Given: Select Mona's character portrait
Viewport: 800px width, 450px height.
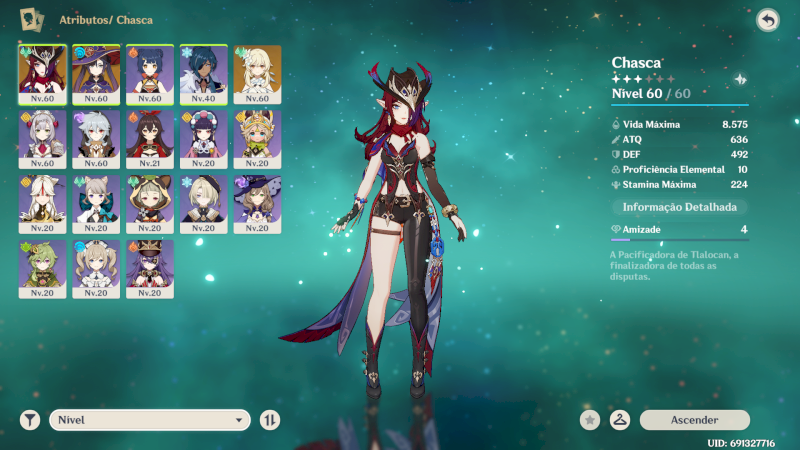Looking at the screenshot, I should (x=96, y=74).
